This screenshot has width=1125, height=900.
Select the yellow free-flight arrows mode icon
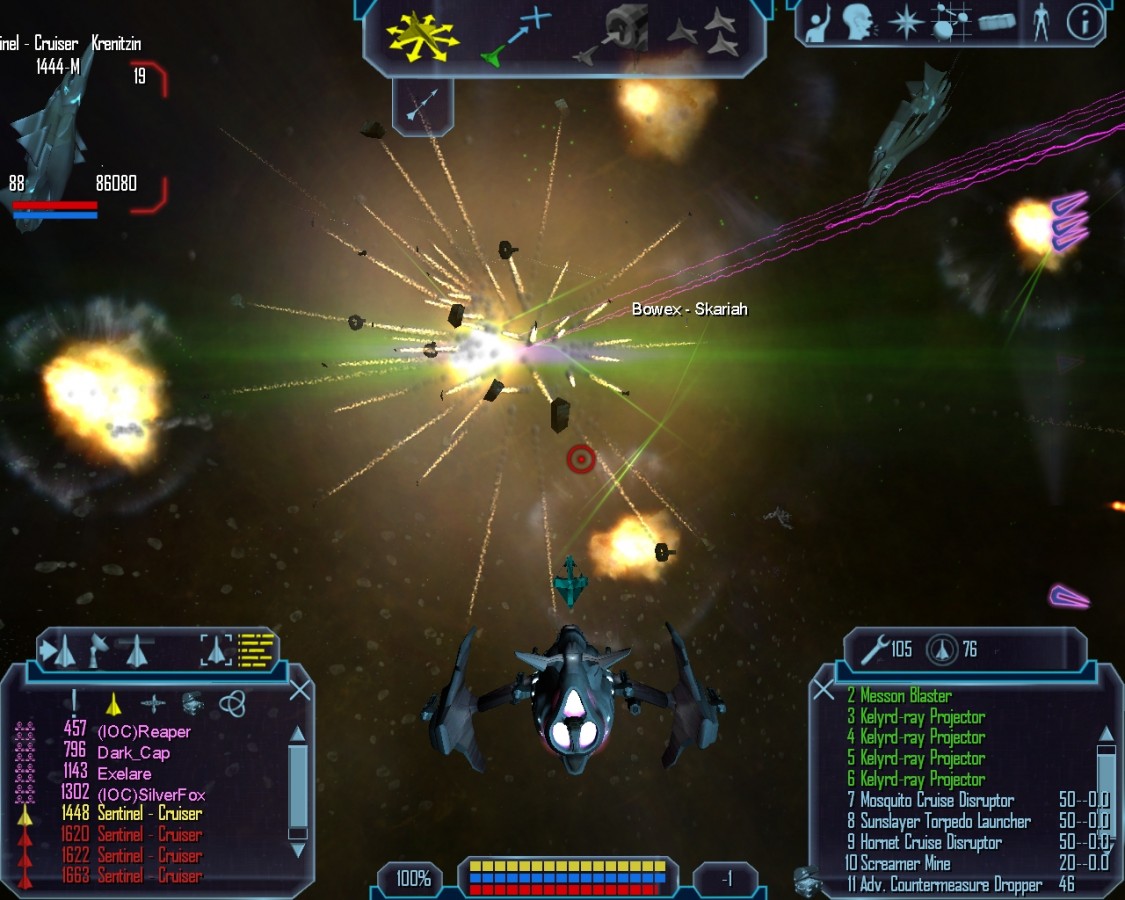coord(422,35)
